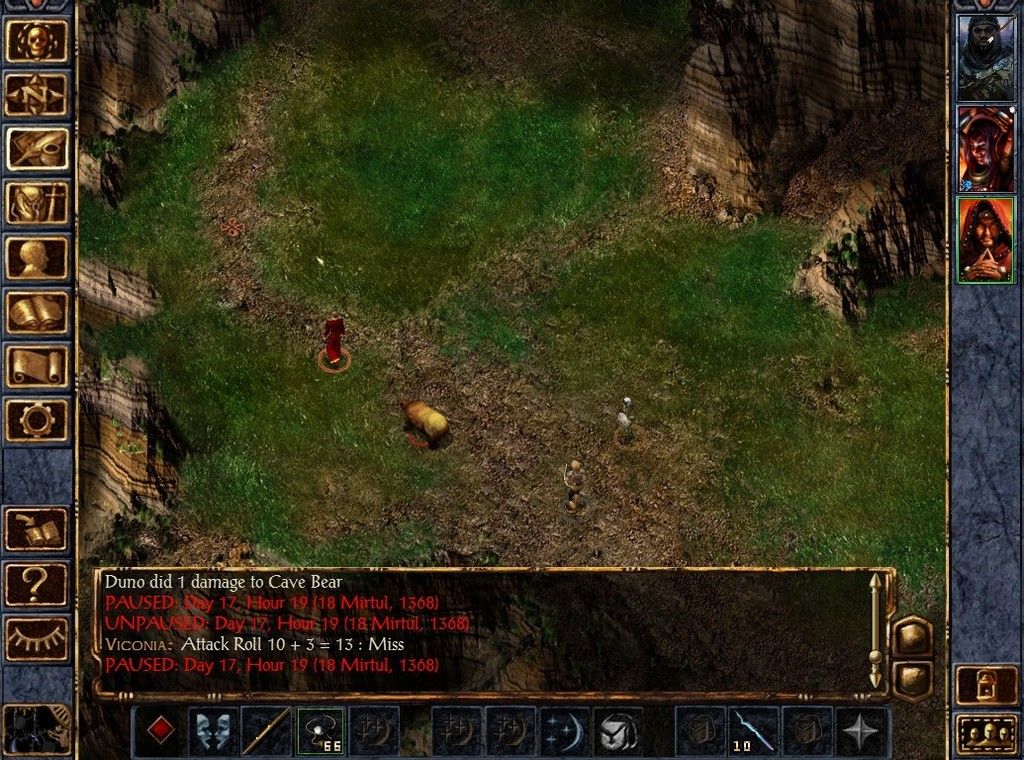Open the area map with the compass button
This screenshot has height=760, width=1024.
pyautogui.click(x=37, y=95)
